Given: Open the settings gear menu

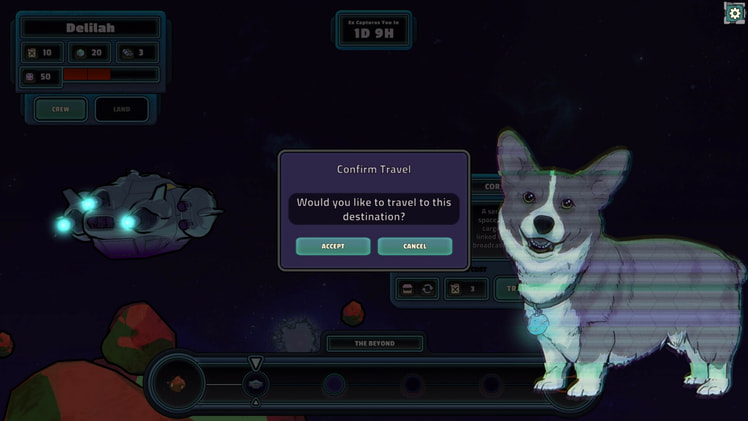Looking at the screenshot, I should pos(734,13).
